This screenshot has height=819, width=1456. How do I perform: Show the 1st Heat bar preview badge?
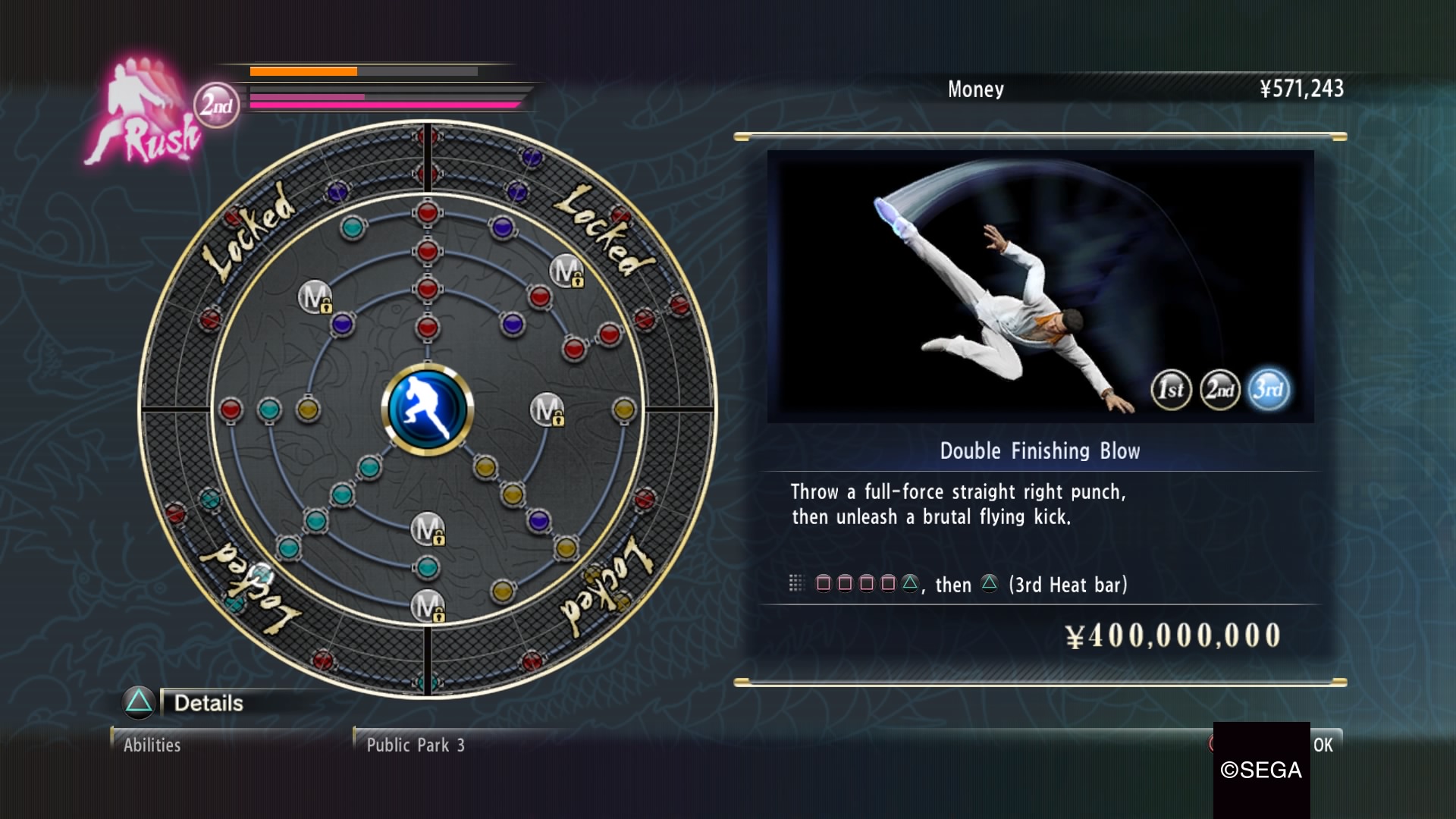[1171, 390]
